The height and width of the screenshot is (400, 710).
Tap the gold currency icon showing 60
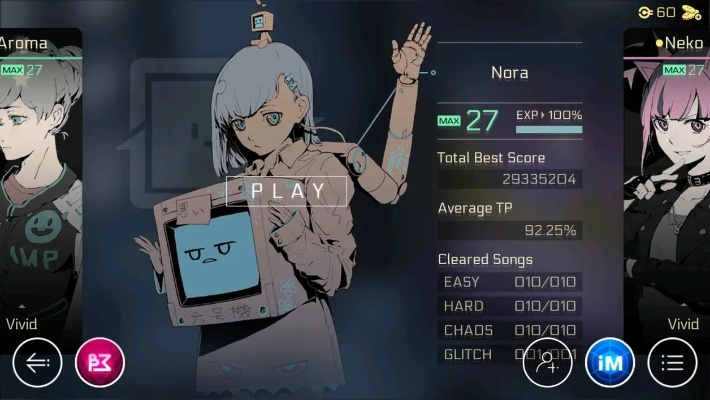coord(646,12)
